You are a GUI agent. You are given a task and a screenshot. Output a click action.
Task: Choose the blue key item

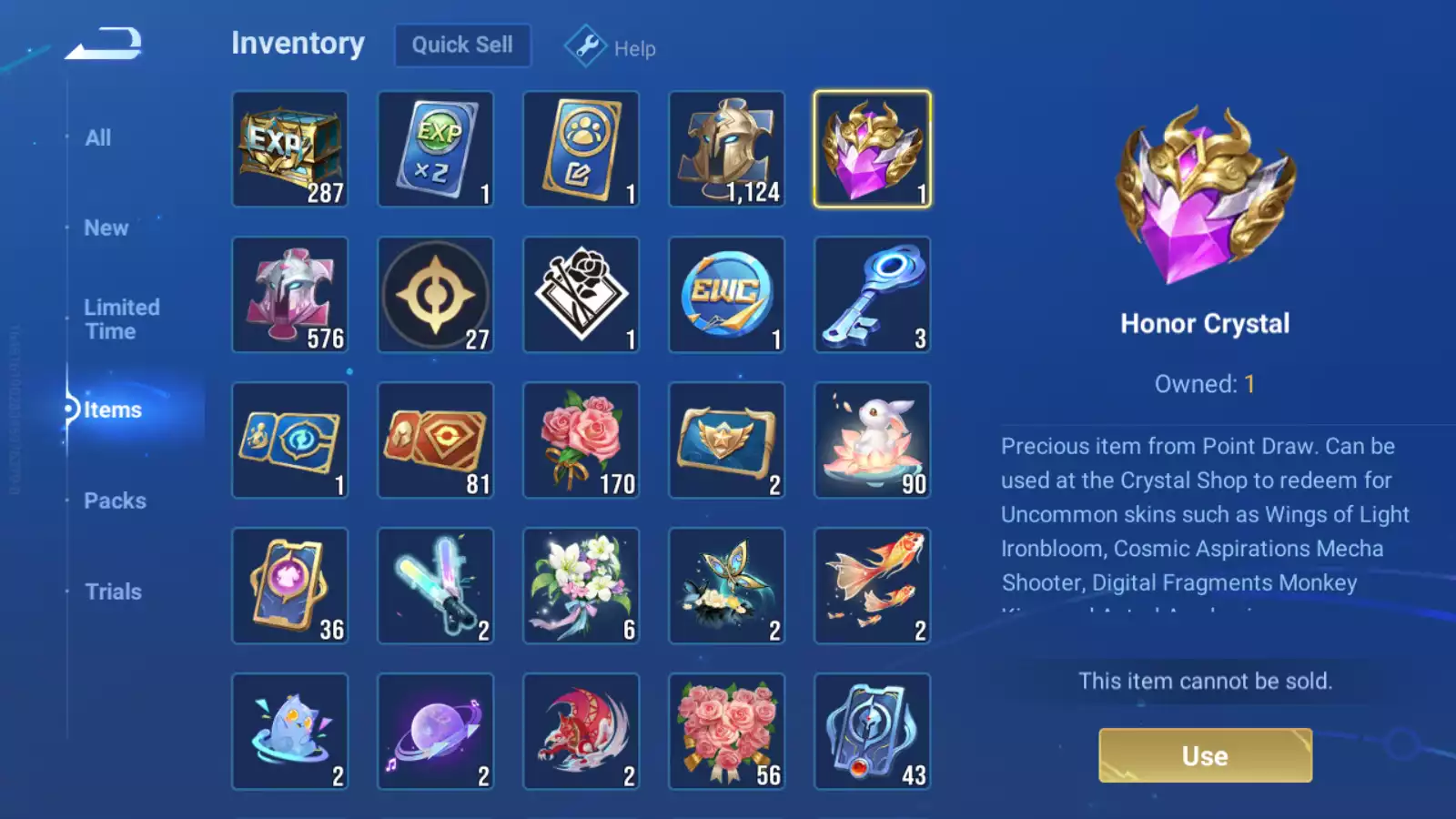point(873,295)
